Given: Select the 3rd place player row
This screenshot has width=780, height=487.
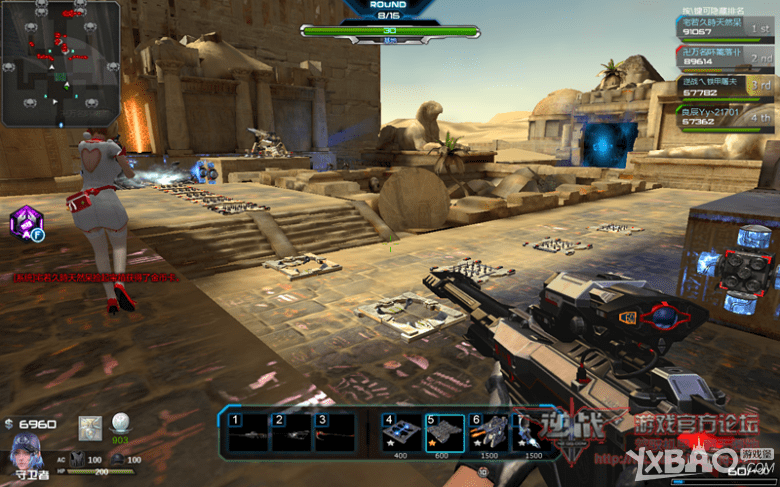Looking at the screenshot, I should click(x=728, y=86).
